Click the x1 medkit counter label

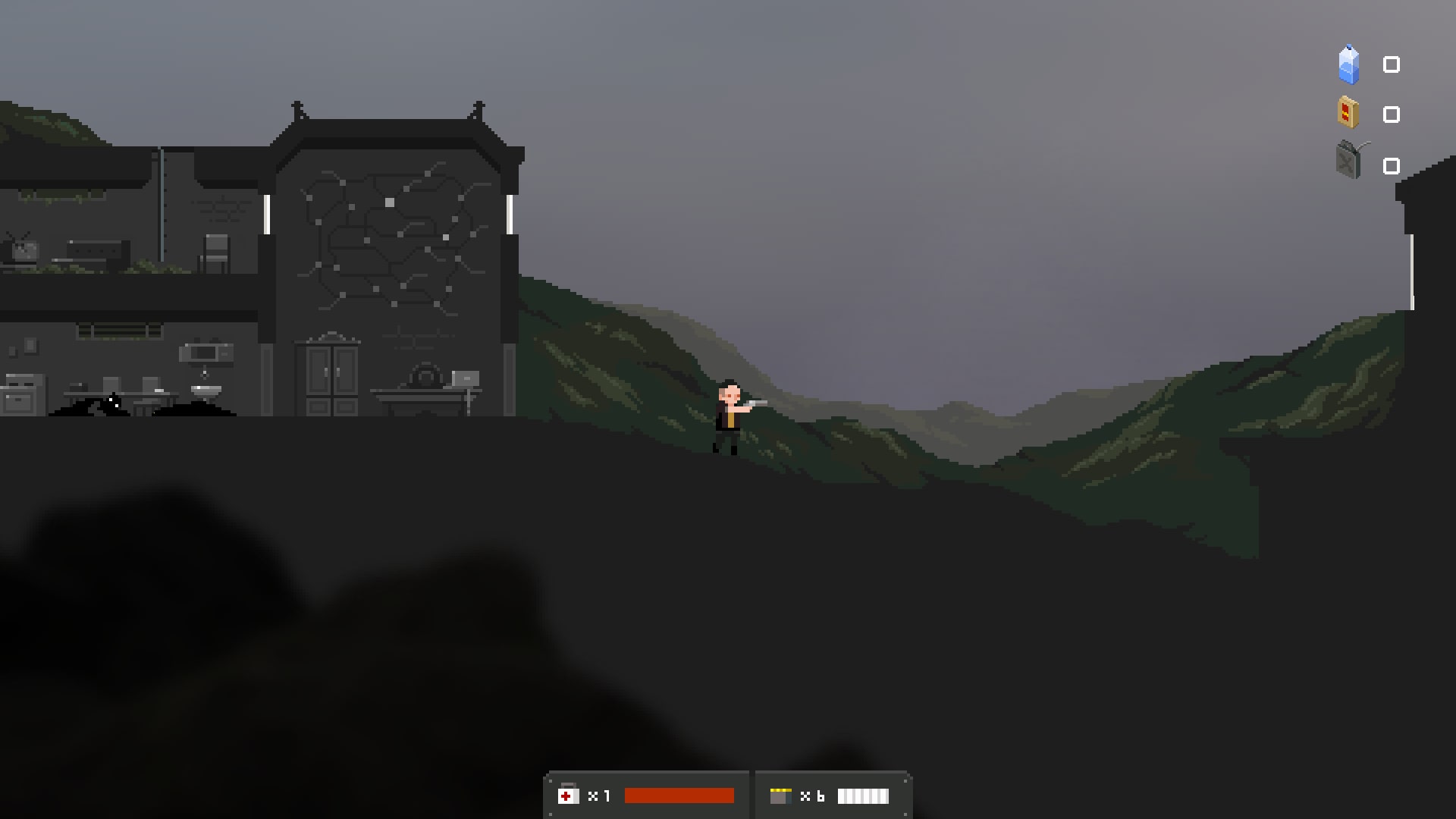599,795
